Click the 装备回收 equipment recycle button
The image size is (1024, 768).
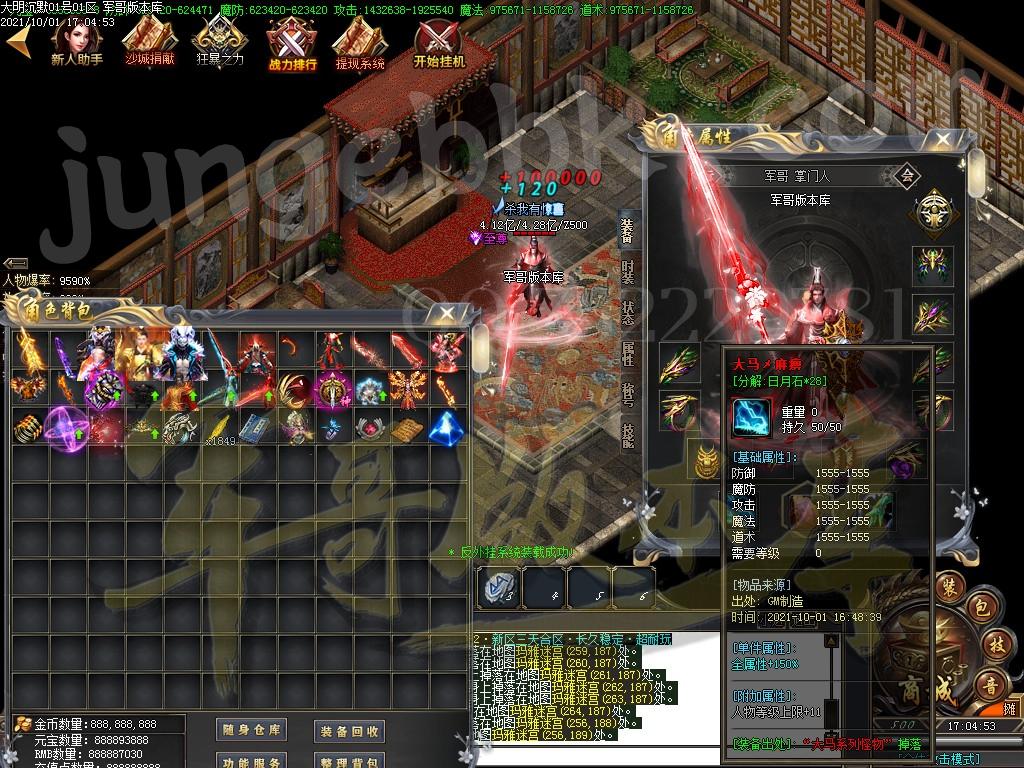tap(349, 732)
